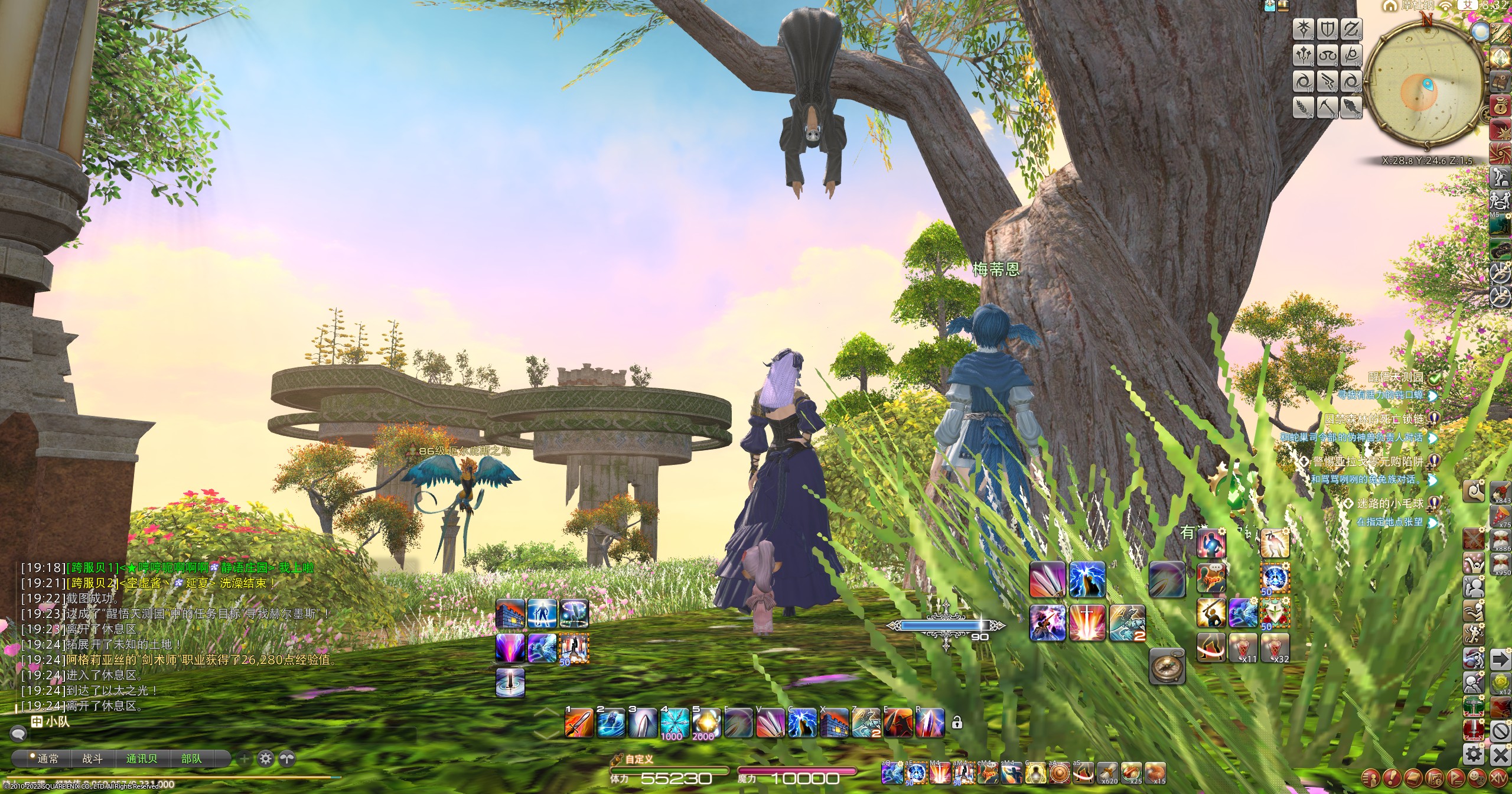Open the 战斗 chat tab

[92, 759]
